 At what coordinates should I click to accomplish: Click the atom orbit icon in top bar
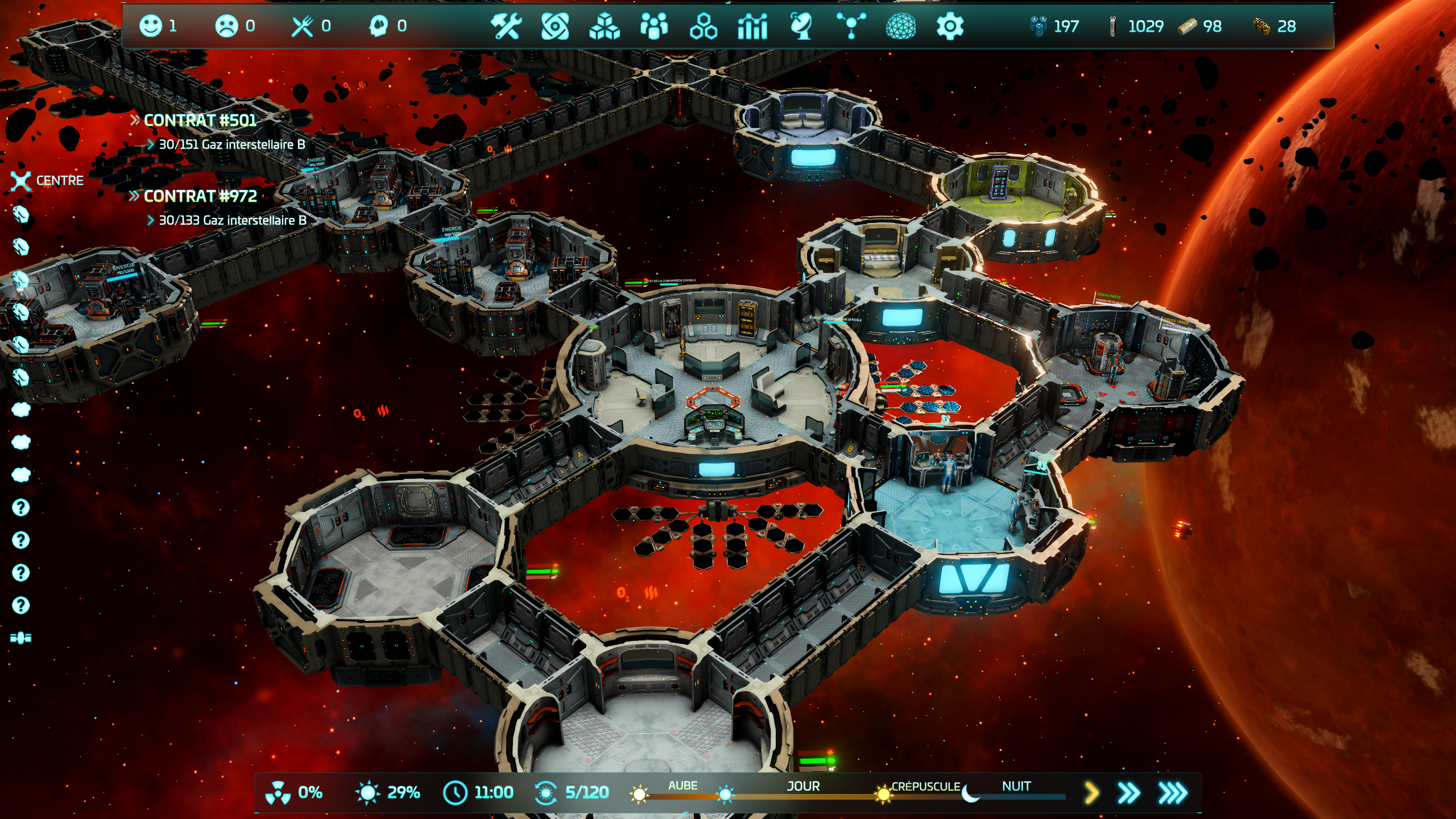pyautogui.click(x=555, y=26)
